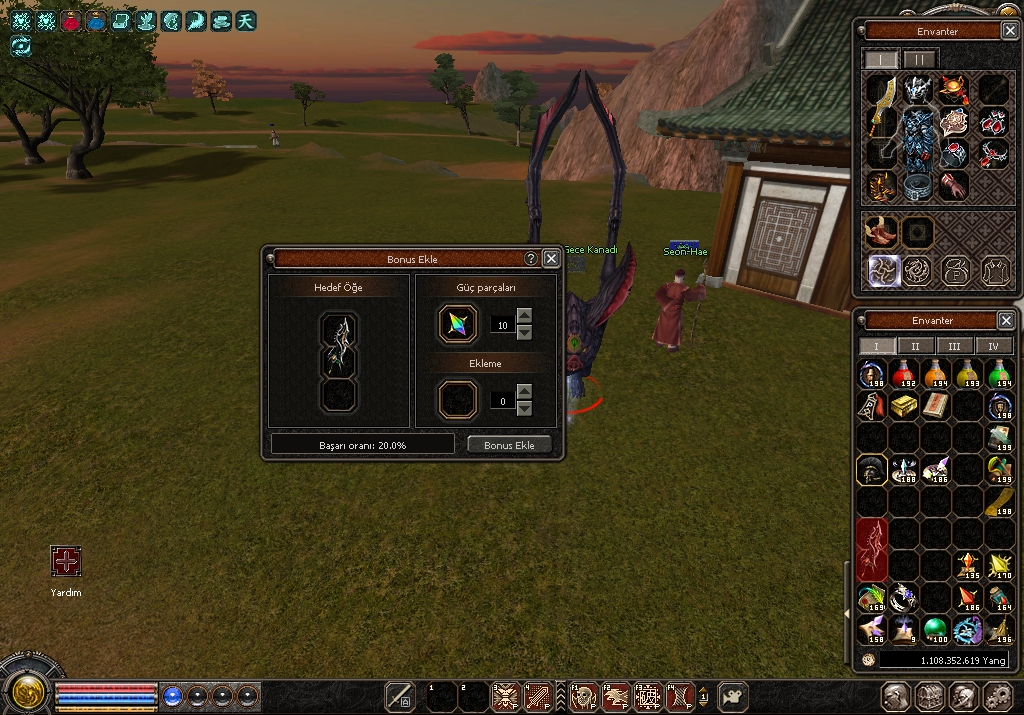
Task: Select the rainbow crystal power shard slot
Action: pos(457,325)
